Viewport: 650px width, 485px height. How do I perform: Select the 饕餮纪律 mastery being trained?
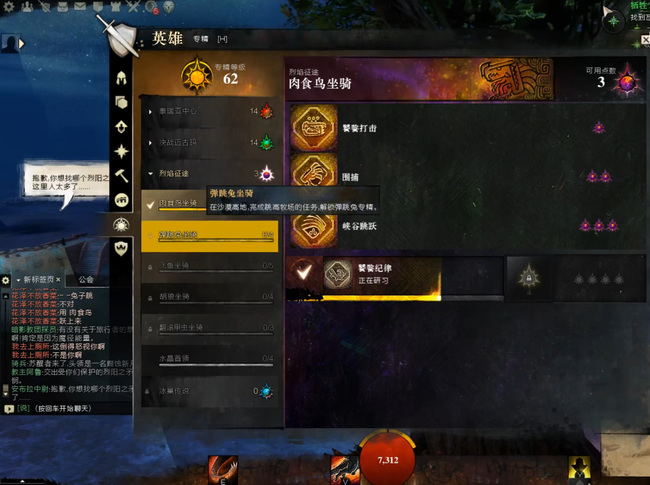coord(340,274)
